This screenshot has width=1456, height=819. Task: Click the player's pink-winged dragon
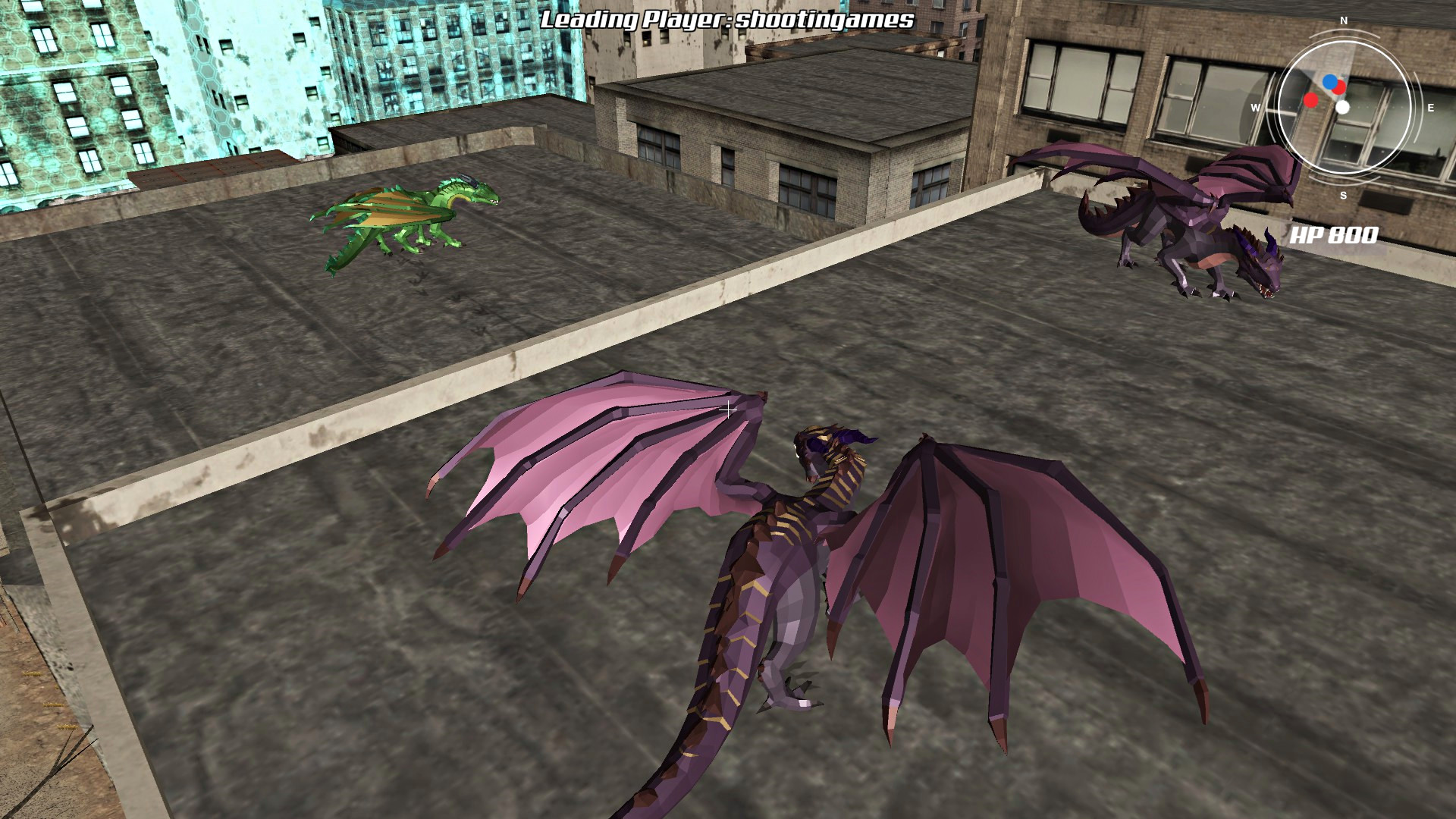(x=796, y=546)
